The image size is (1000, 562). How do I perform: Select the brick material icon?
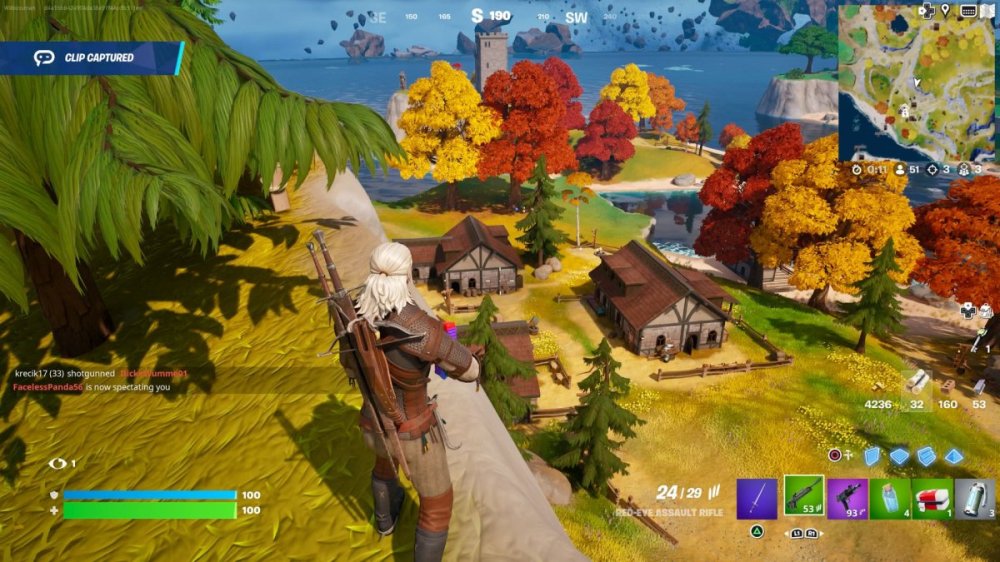click(x=947, y=386)
